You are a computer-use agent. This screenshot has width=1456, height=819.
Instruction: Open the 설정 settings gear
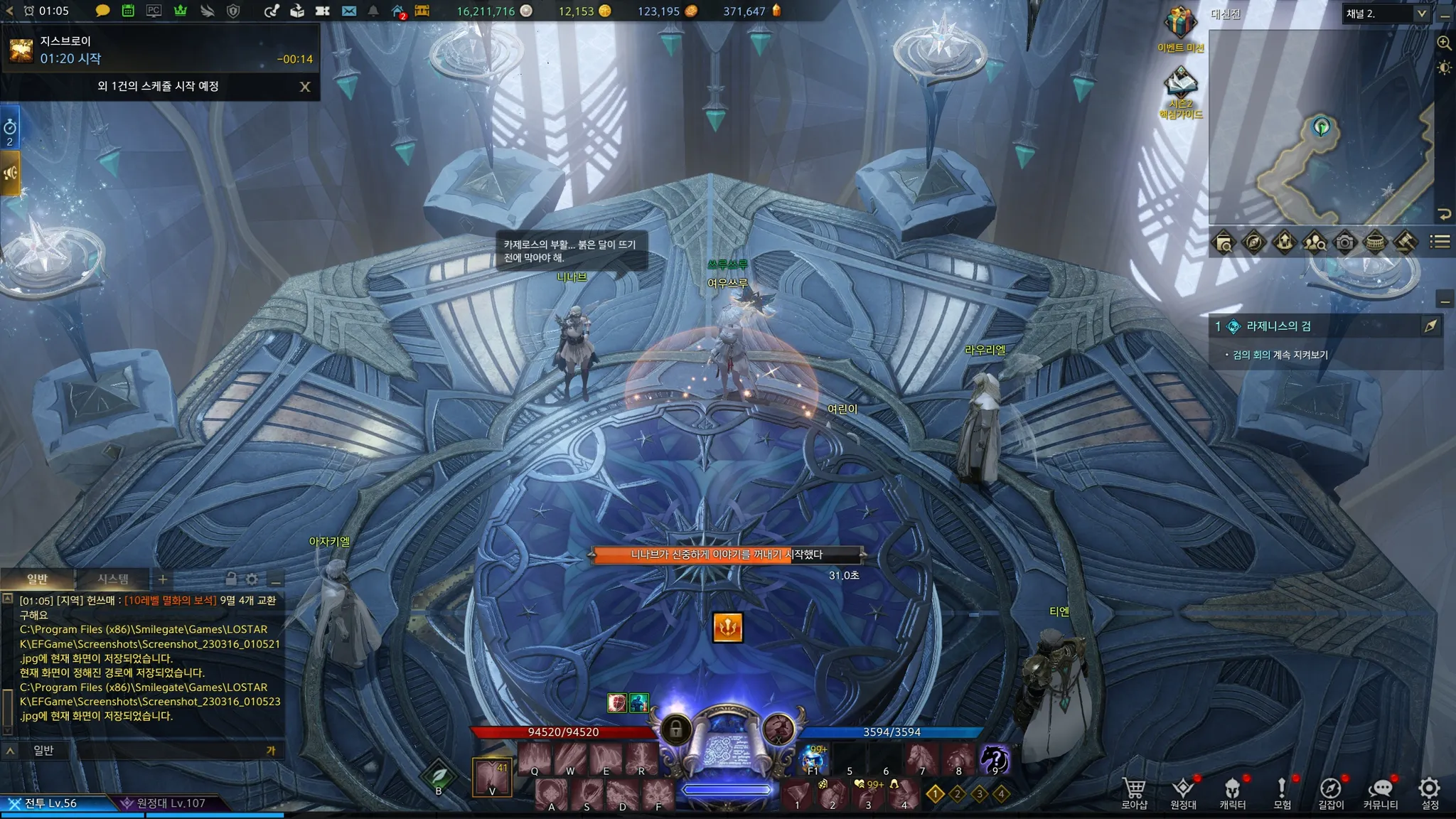[1430, 792]
